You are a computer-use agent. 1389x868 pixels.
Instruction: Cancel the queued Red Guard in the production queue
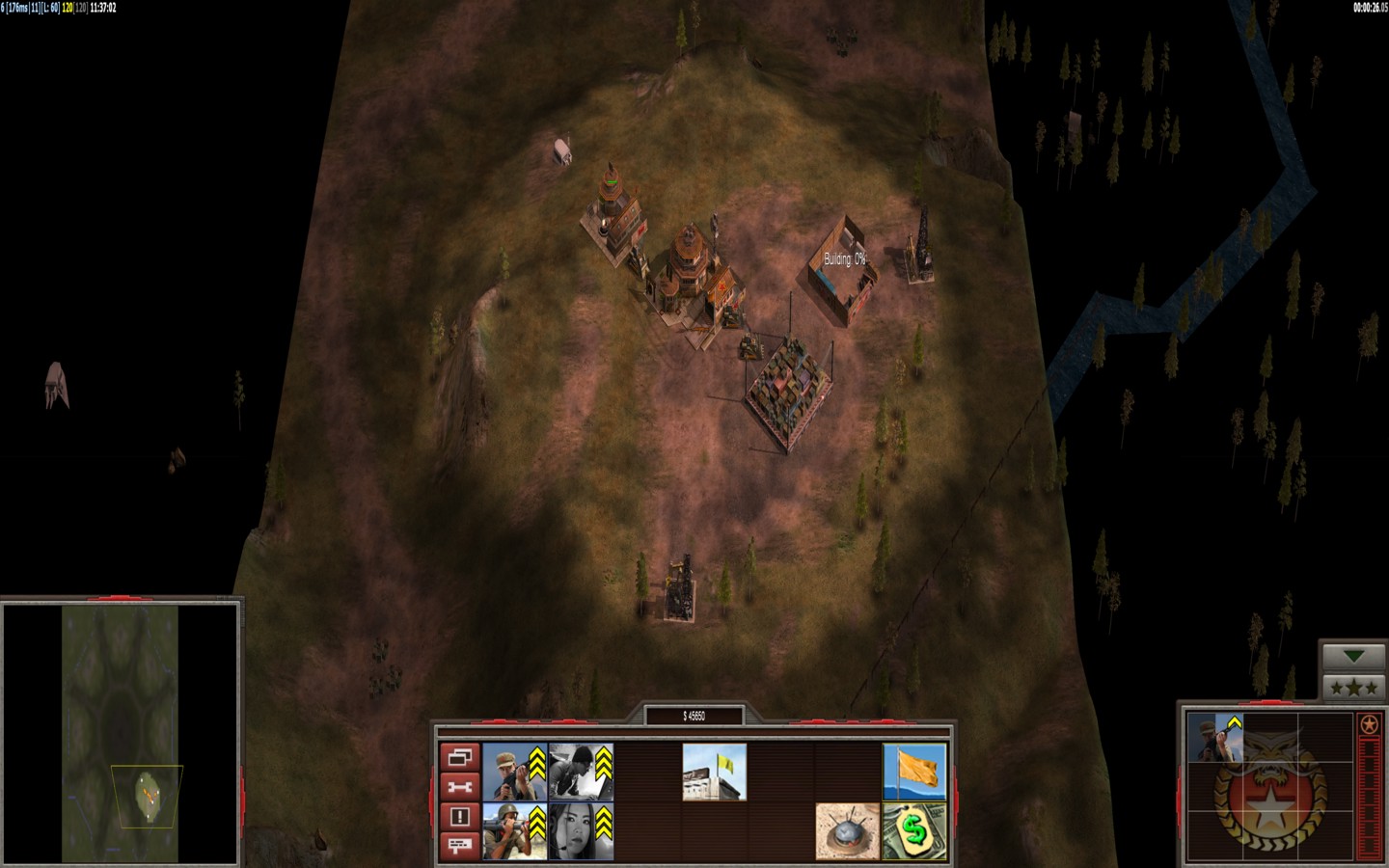coord(1214,738)
